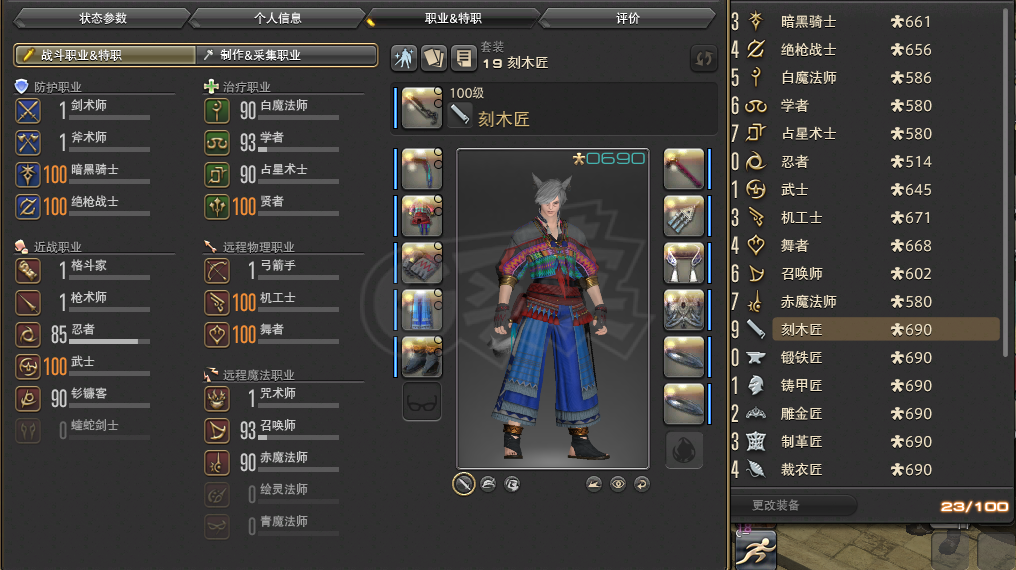Viewport: 1016px width, 570px height.
Task: Click the 更改装备 button
Action: click(x=790, y=506)
